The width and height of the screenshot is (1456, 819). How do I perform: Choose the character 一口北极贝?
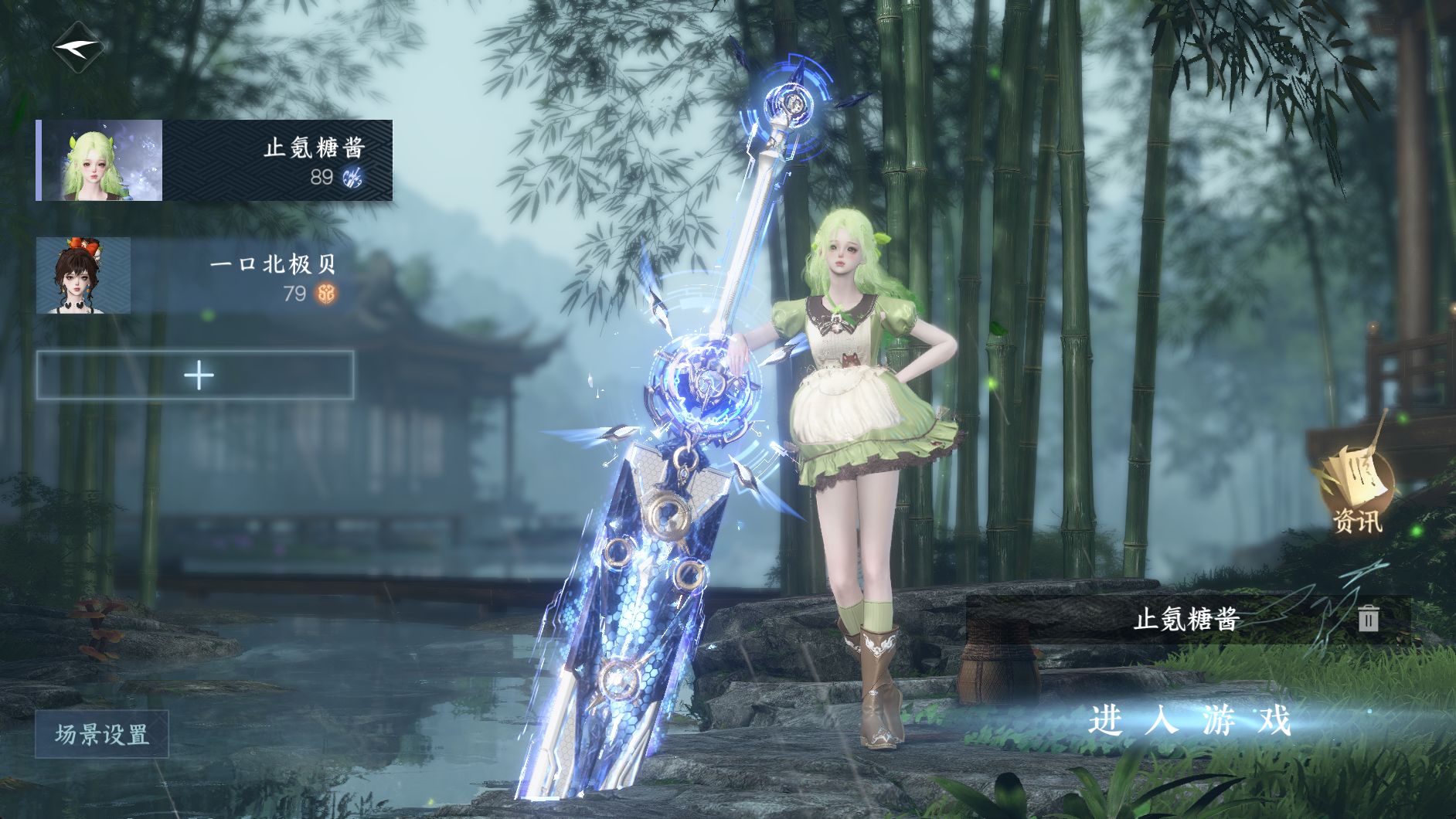(193, 276)
